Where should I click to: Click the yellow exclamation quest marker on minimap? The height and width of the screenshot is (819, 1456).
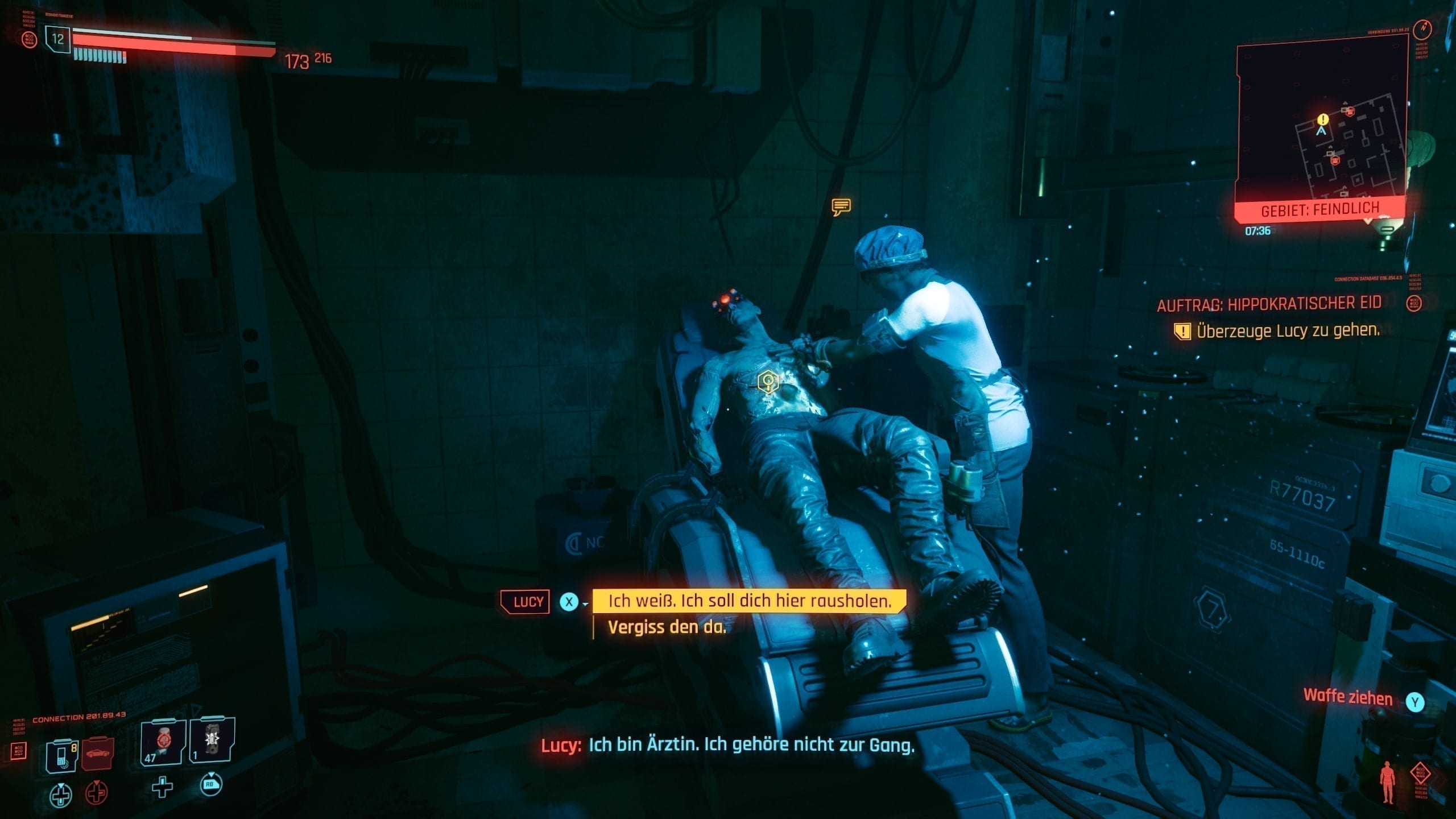point(1323,119)
